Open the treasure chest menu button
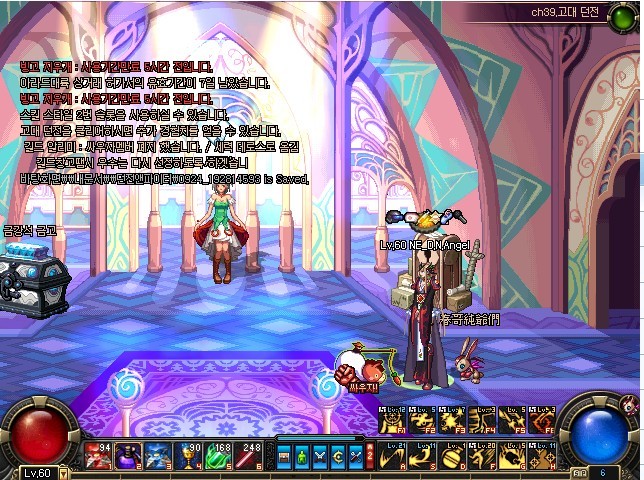644x480 pixels. 285,456
